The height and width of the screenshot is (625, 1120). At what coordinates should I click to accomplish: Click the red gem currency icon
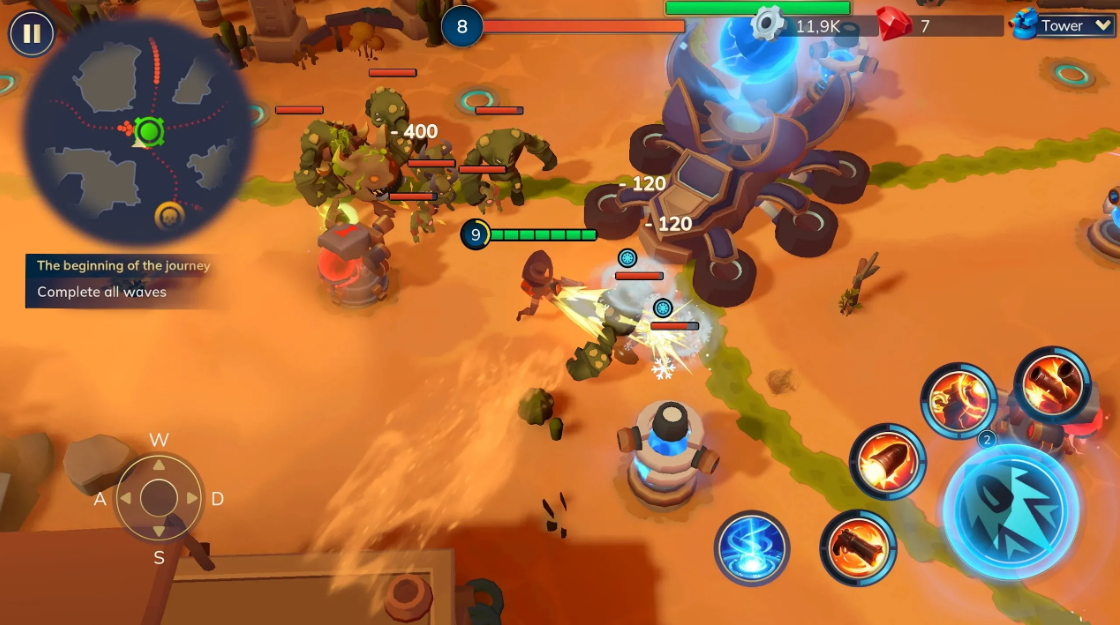pyautogui.click(x=892, y=23)
